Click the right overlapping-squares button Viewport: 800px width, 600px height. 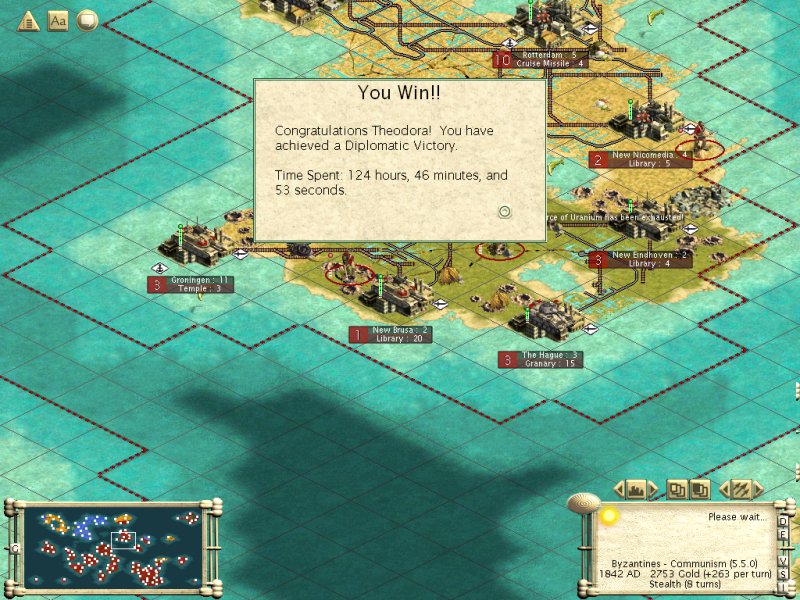700,489
